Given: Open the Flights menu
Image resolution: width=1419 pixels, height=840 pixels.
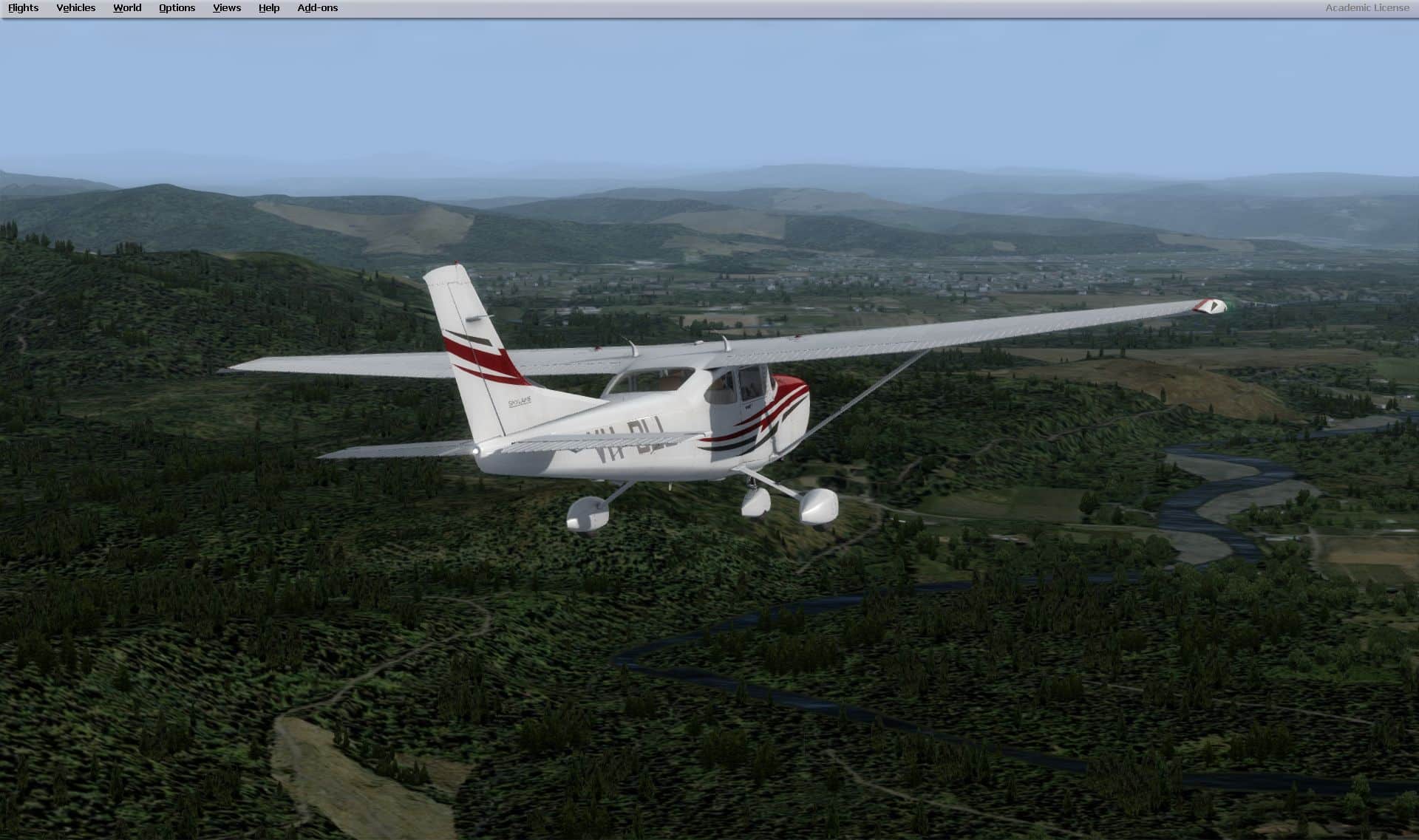Looking at the screenshot, I should coord(23,8).
